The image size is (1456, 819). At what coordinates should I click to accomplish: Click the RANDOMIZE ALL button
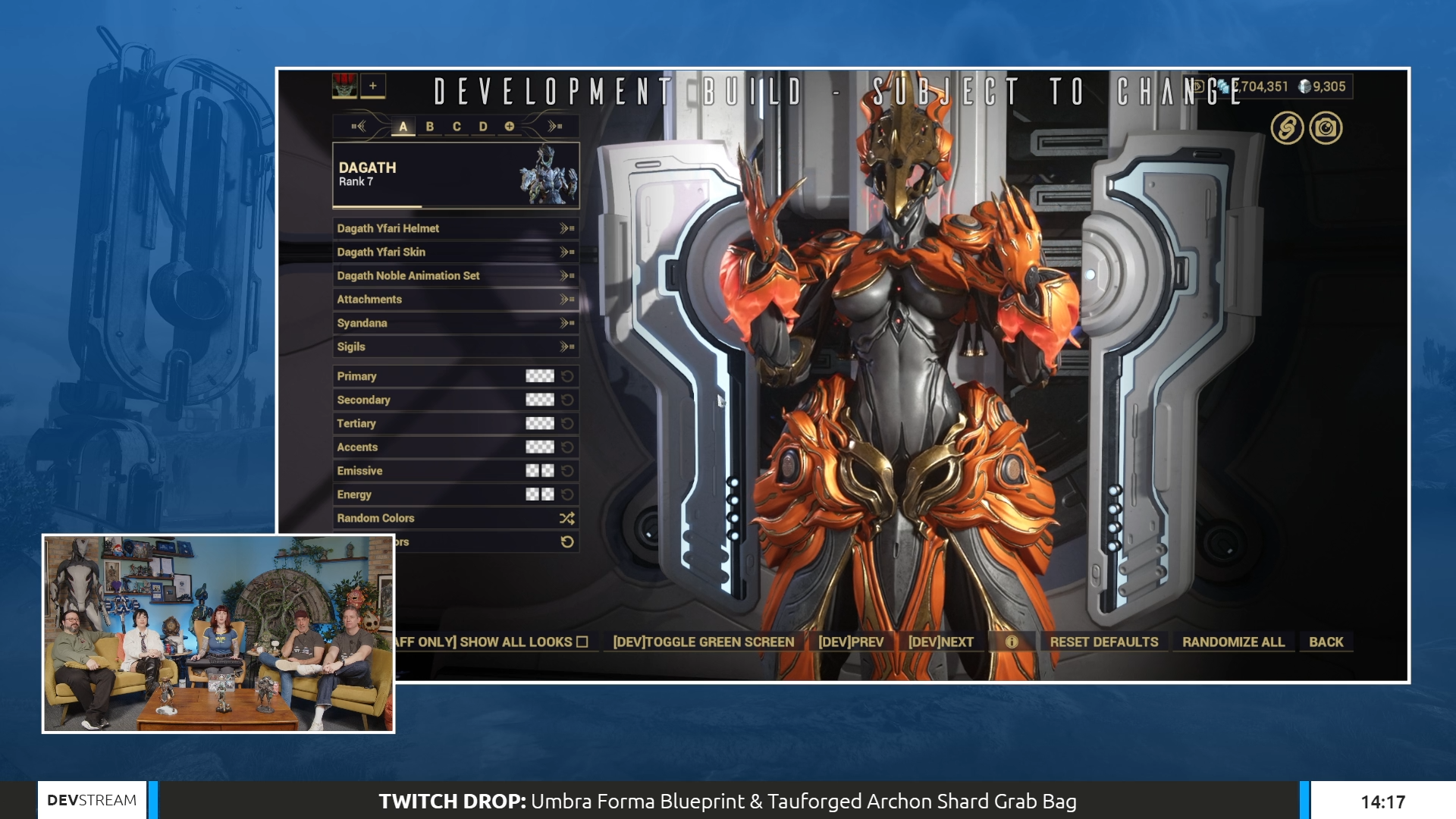pos(1233,642)
